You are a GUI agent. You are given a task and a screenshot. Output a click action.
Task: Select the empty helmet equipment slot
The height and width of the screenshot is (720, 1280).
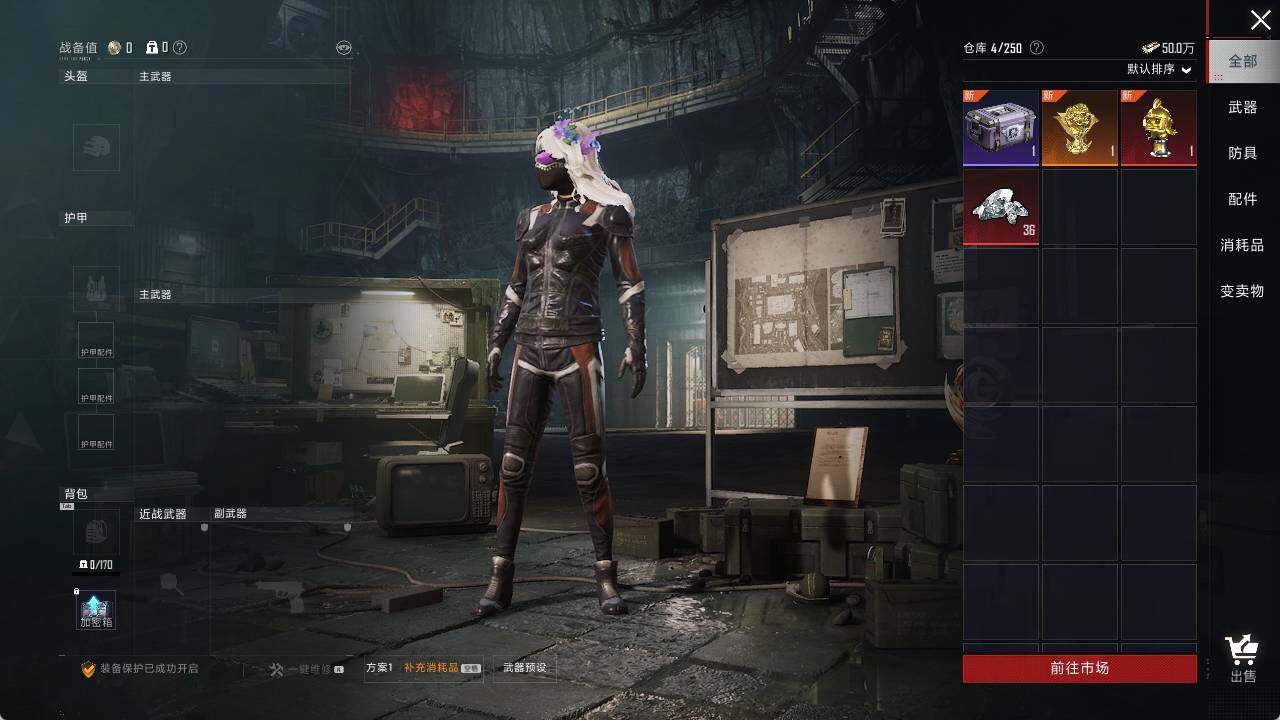point(96,148)
